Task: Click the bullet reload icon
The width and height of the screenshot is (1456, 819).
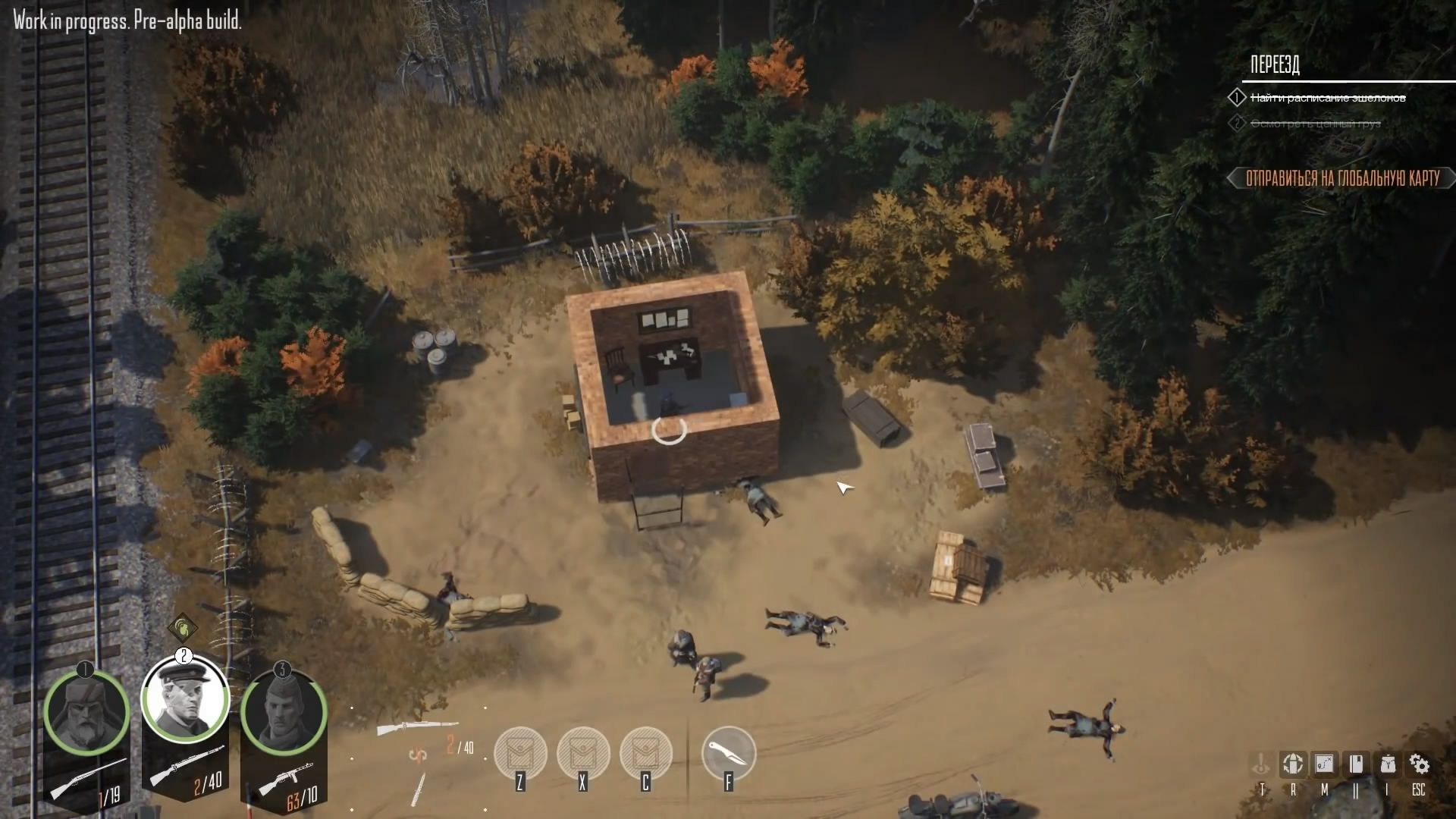Action: 1293,764
